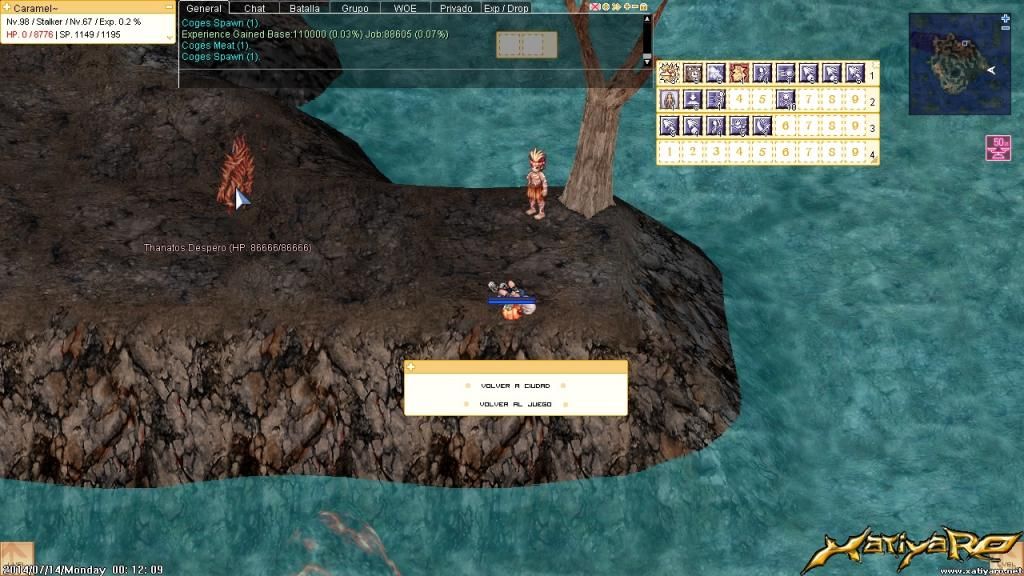The height and width of the screenshot is (576, 1024).
Task: Use the spiky burst skill in hotbar row 1
Action: click(x=670, y=73)
